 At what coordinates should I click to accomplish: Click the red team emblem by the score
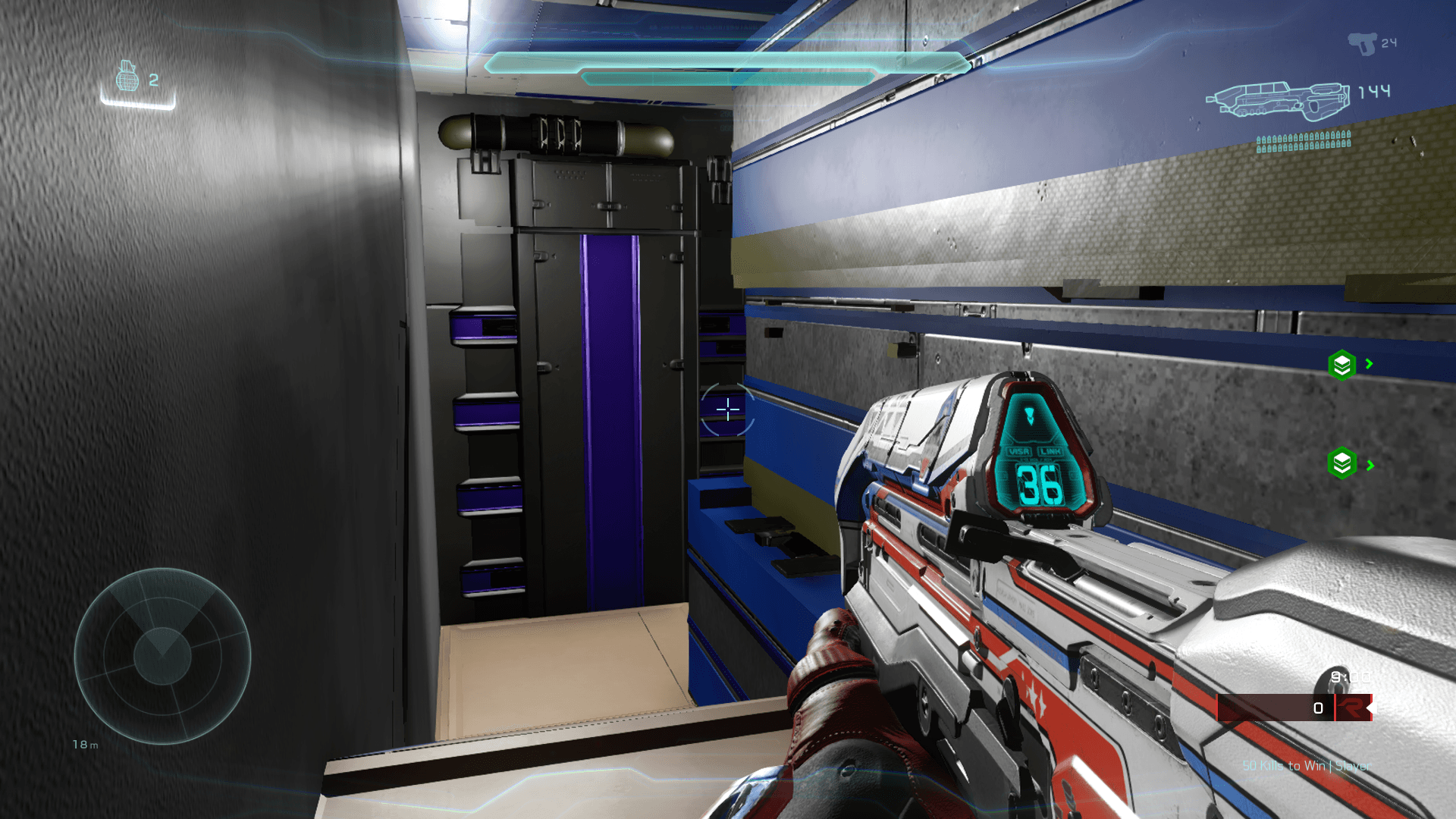point(1351,708)
